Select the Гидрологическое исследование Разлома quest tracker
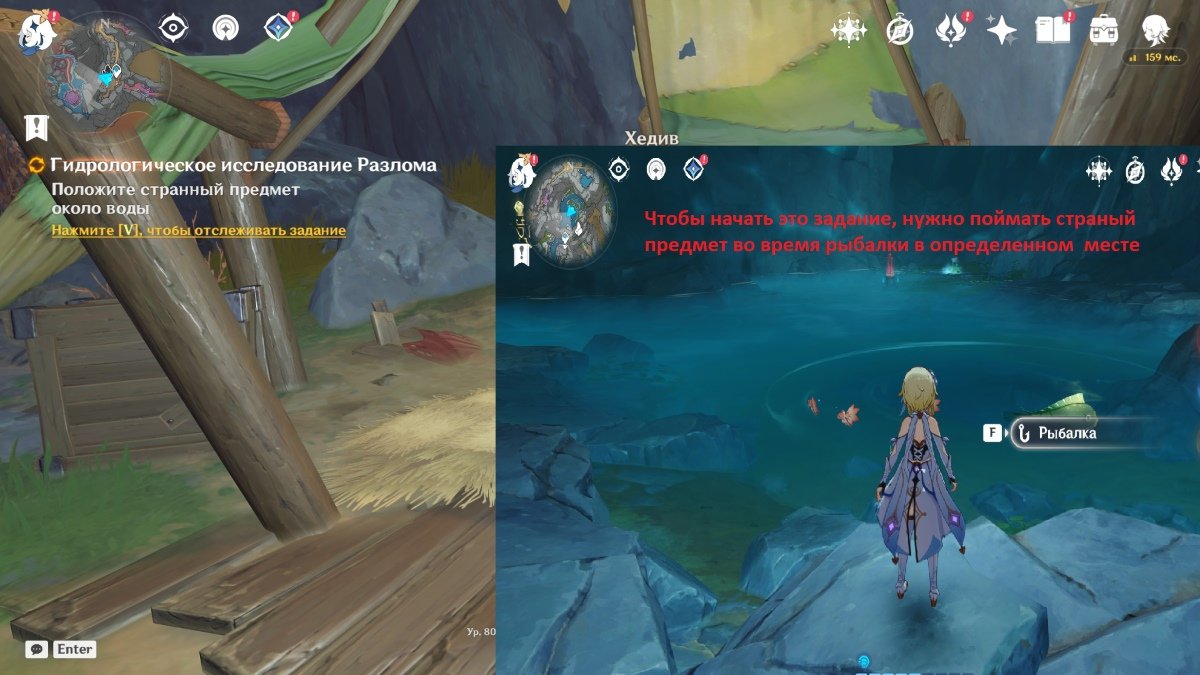 tap(244, 165)
